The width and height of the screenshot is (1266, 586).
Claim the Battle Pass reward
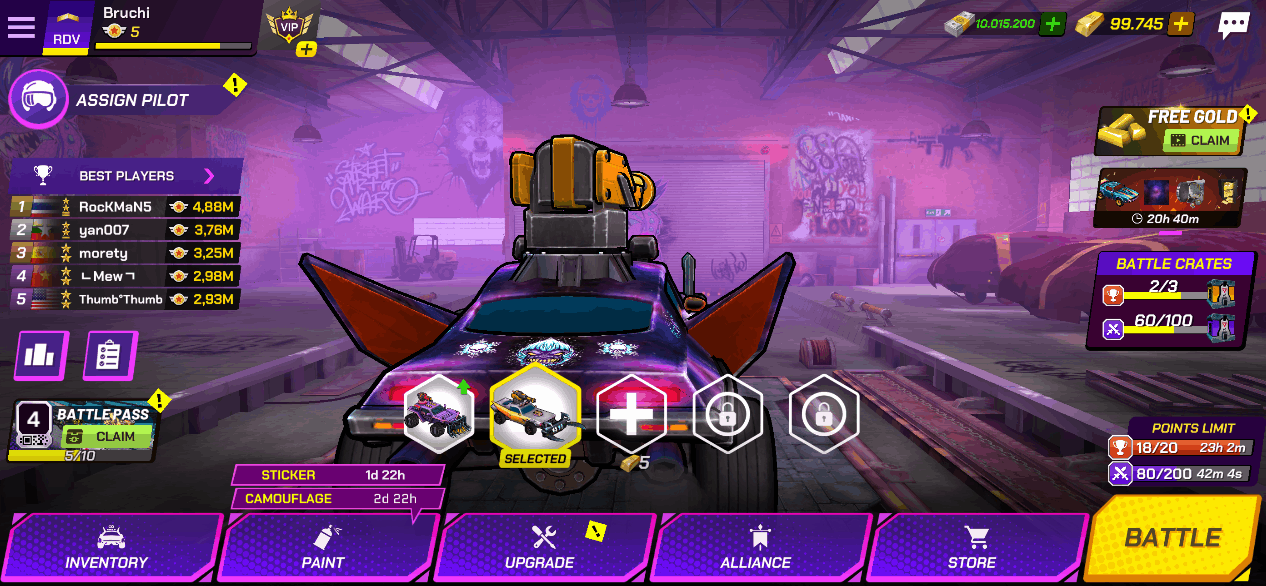[106, 437]
